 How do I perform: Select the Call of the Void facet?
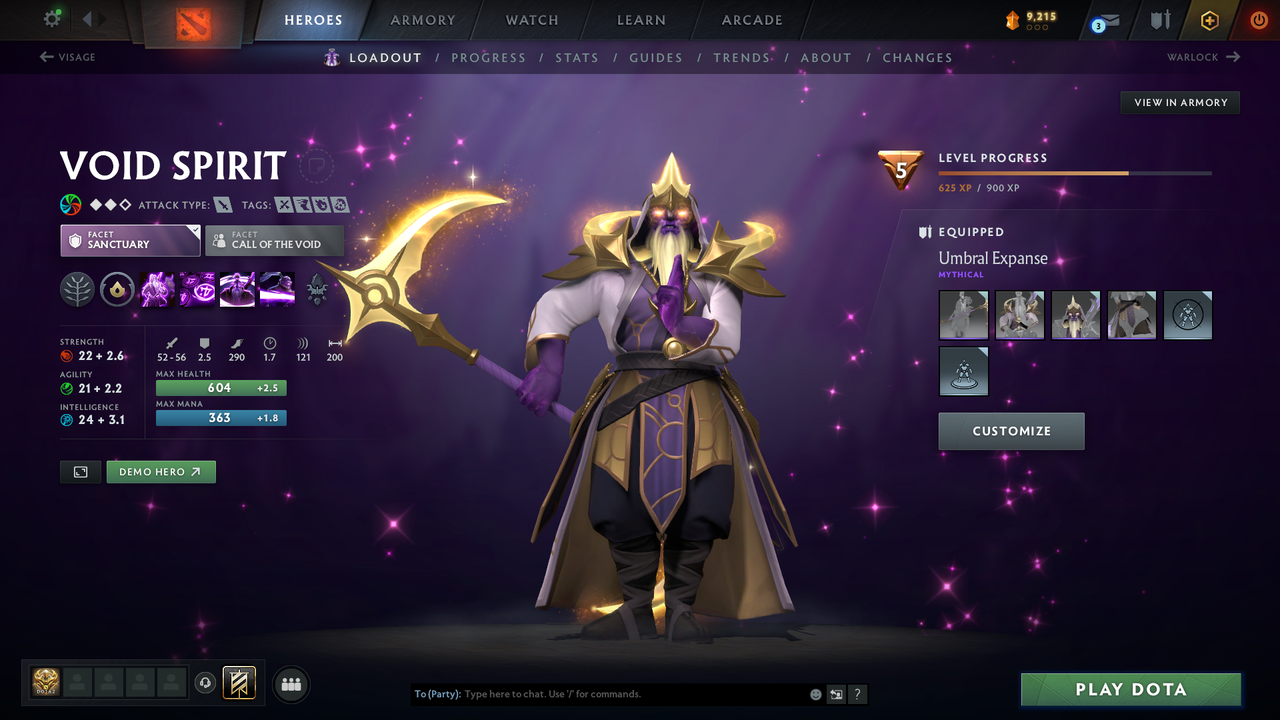274,240
